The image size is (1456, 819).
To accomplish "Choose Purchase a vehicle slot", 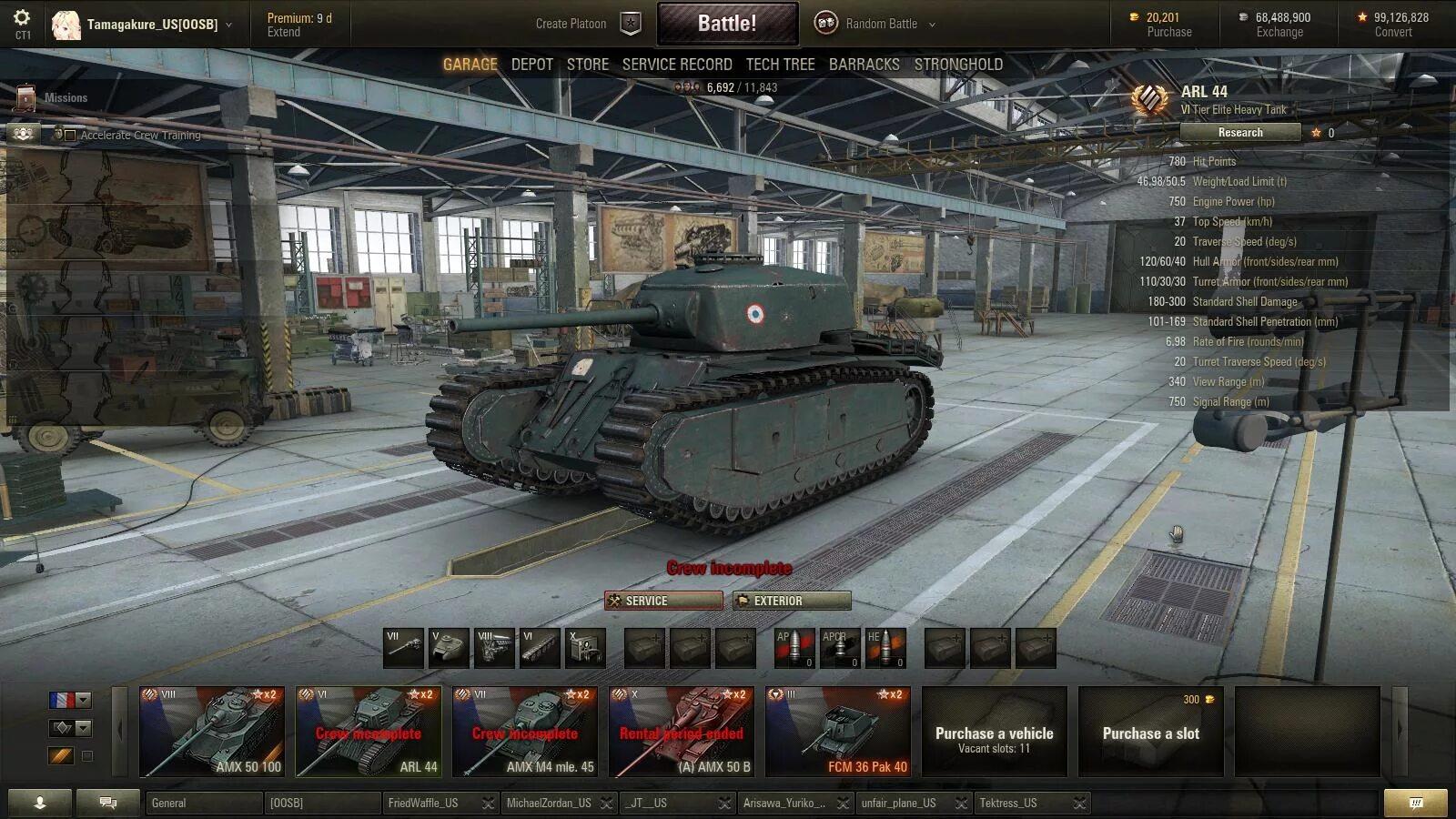I will [x=994, y=732].
